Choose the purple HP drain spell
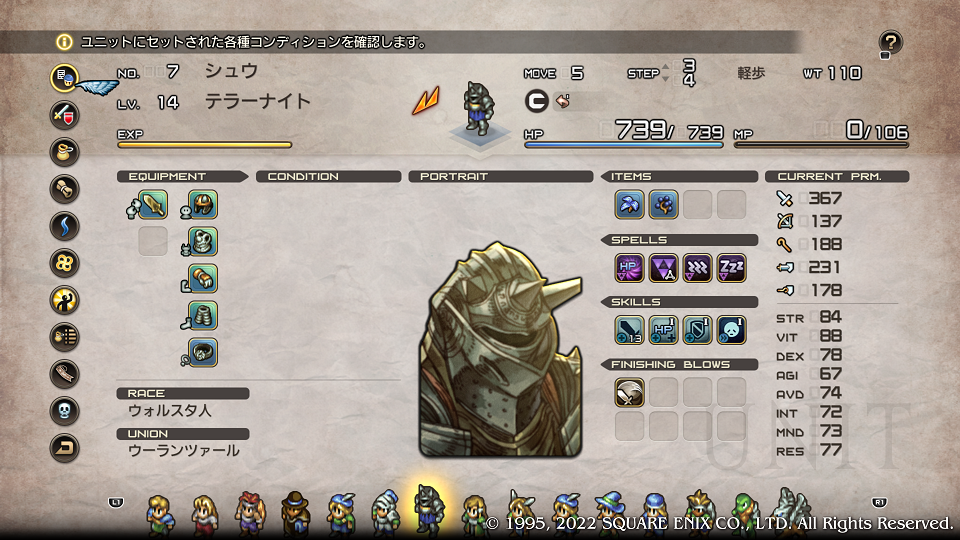Screen dimensions: 960x540 630,268
